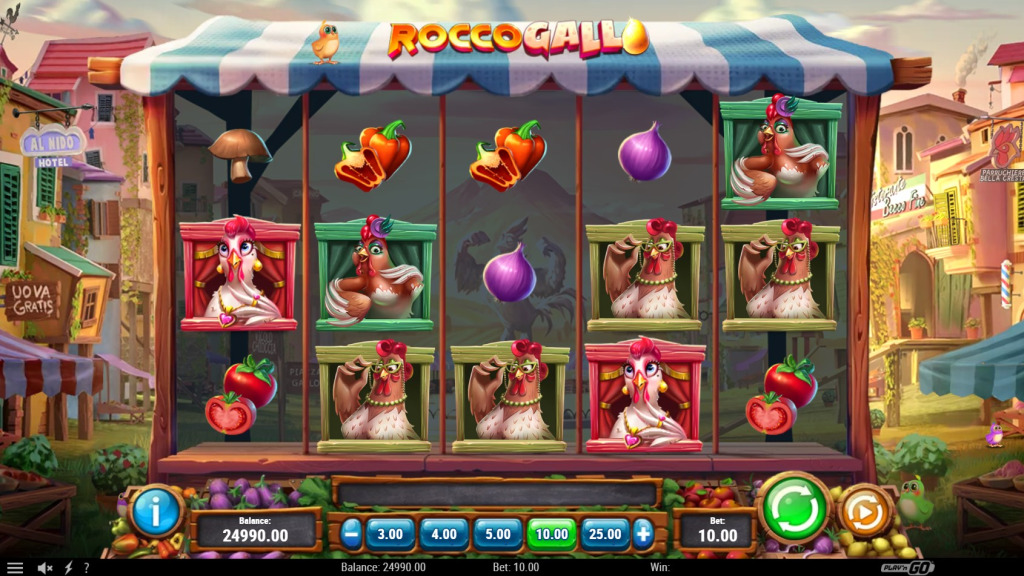Decrease the bet with the minus button
This screenshot has height=576, width=1024.
351,534
